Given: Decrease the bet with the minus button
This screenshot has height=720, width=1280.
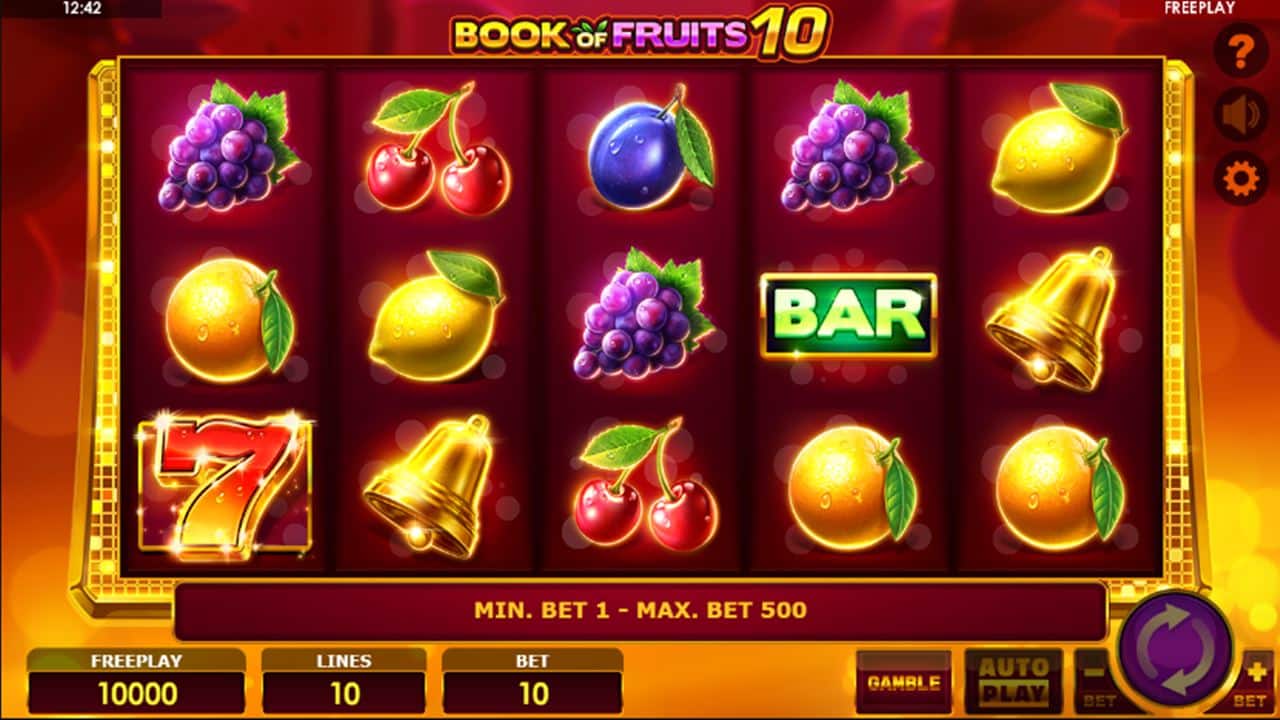Looking at the screenshot, I should [x=1093, y=680].
